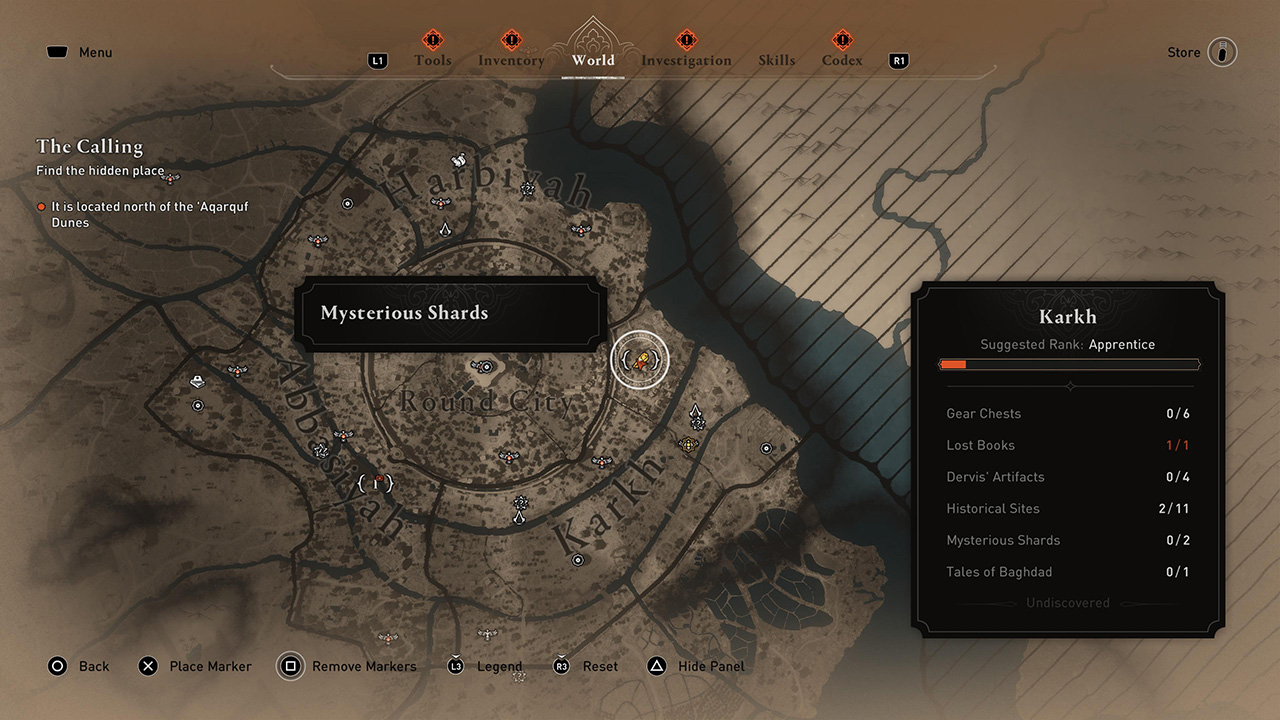This screenshot has width=1280, height=720.
Task: Select the Lost Books row in the Karkh panel
Action: [x=1069, y=445]
